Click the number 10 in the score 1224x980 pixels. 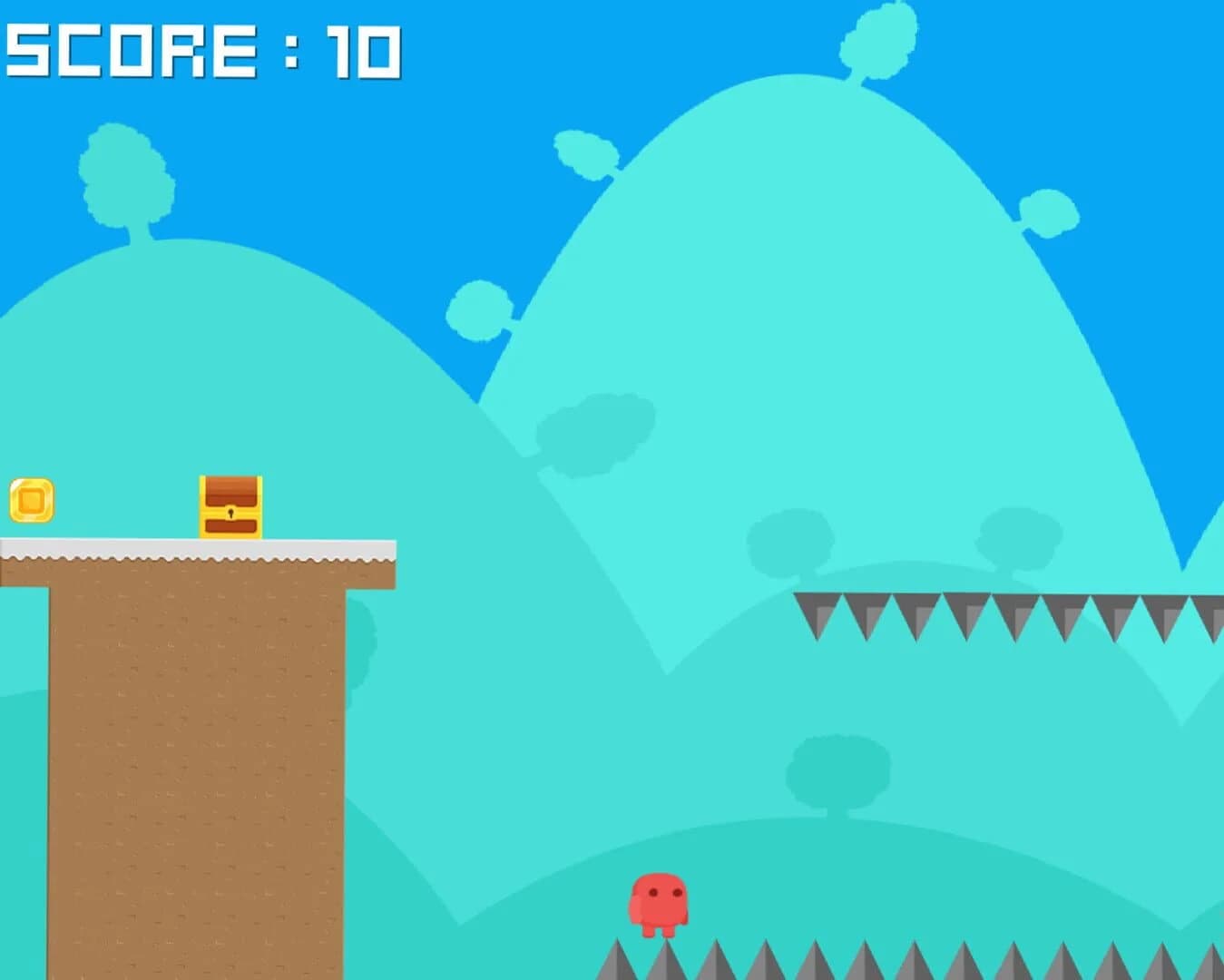(363, 50)
